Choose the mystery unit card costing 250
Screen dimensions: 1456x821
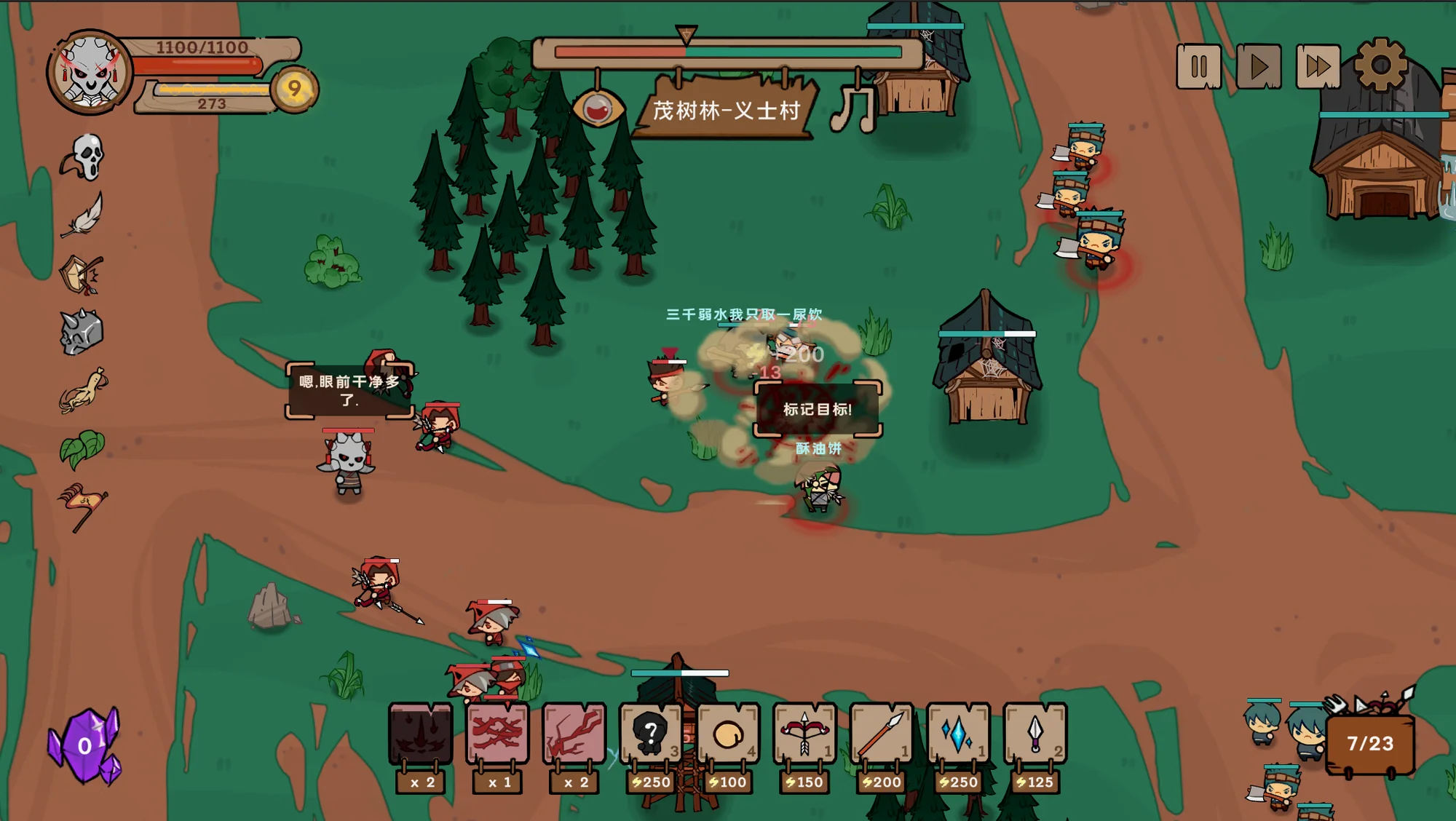coord(651,733)
